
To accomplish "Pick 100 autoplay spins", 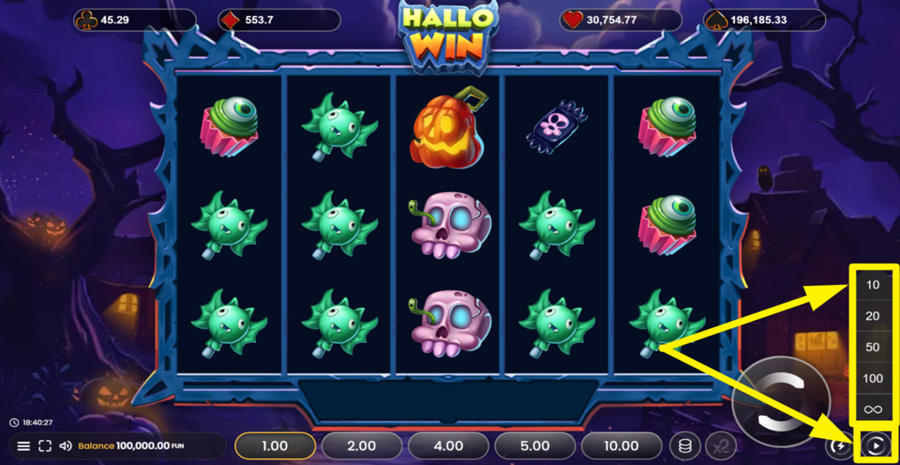I will (x=873, y=378).
